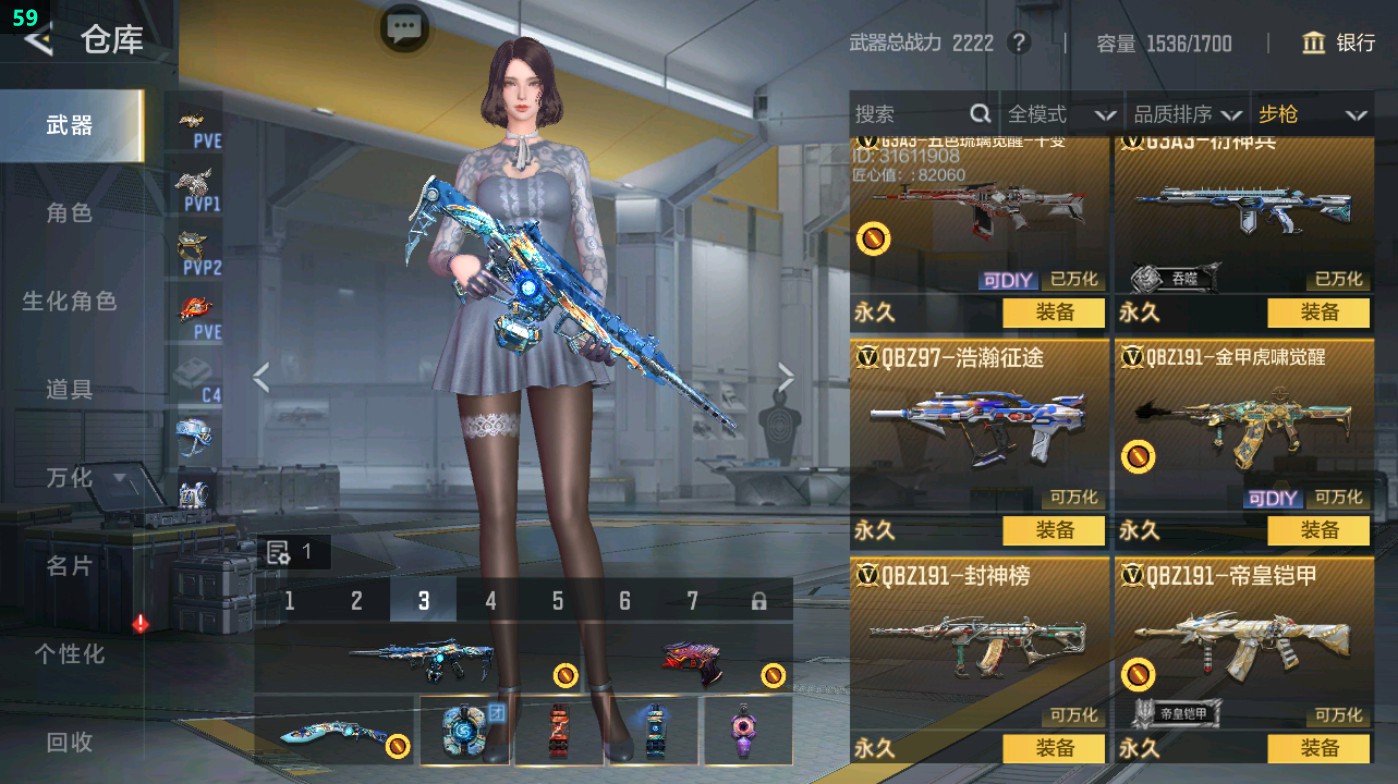Go to the 回收 (recycle) section
This screenshot has width=1398, height=784.
pos(69,742)
